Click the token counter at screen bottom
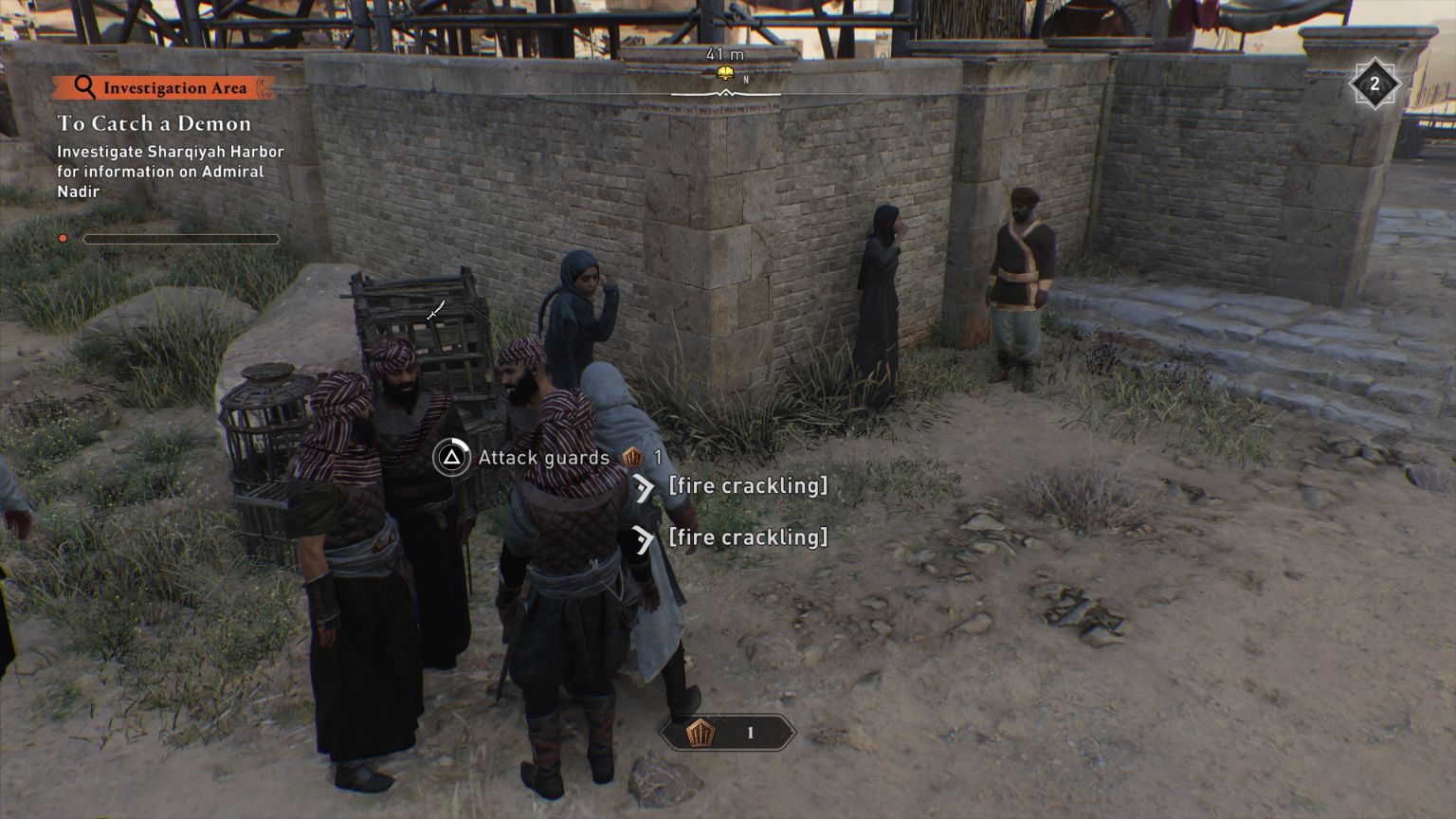 (x=727, y=733)
